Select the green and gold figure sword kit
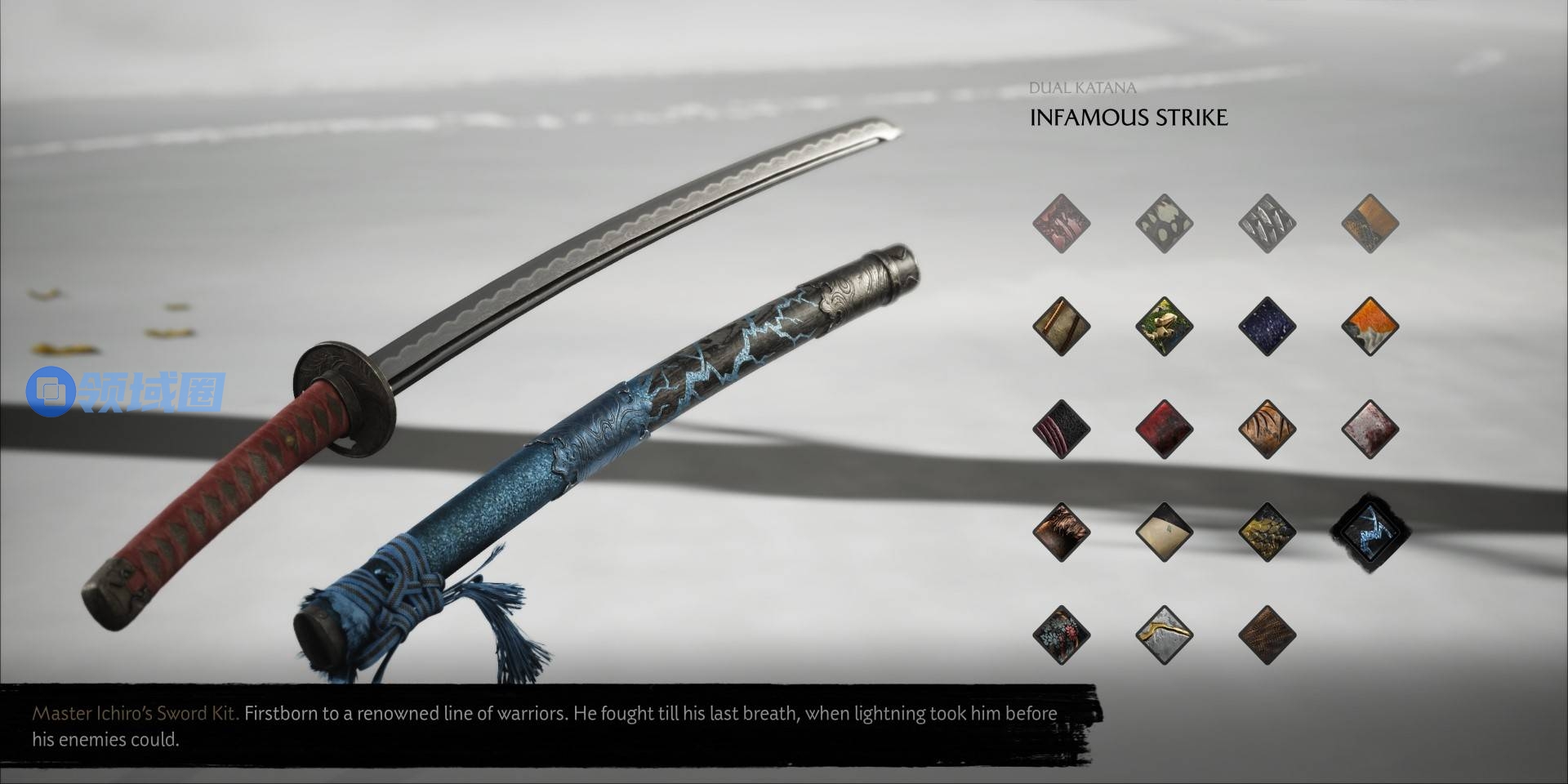The width and height of the screenshot is (1568, 784). coord(1165,326)
